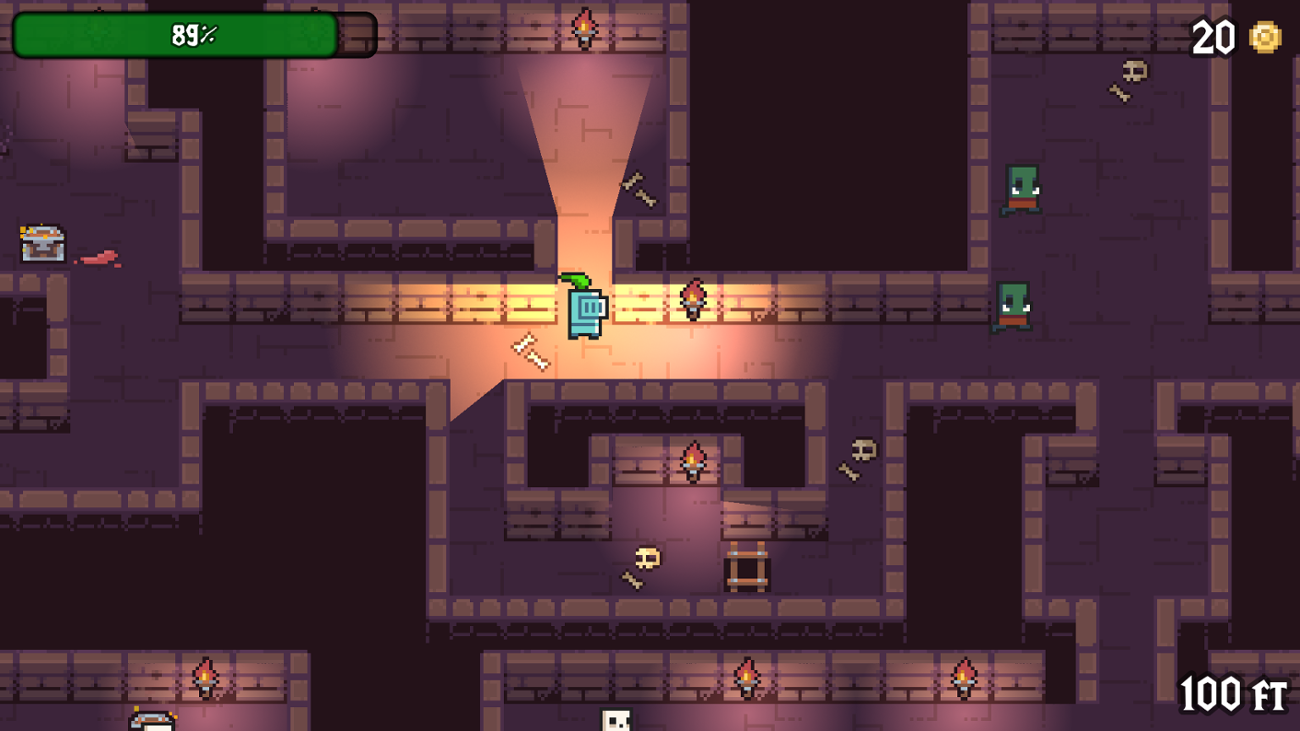
Task: Click the green goblin in the upper right
Action: pos(1022,192)
